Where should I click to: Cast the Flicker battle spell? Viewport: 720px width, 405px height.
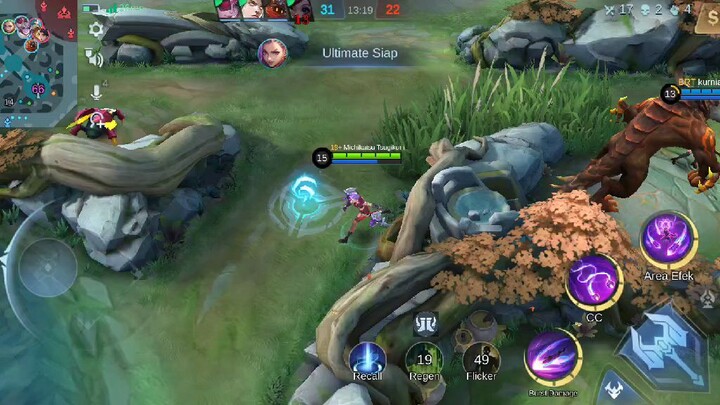482,358
